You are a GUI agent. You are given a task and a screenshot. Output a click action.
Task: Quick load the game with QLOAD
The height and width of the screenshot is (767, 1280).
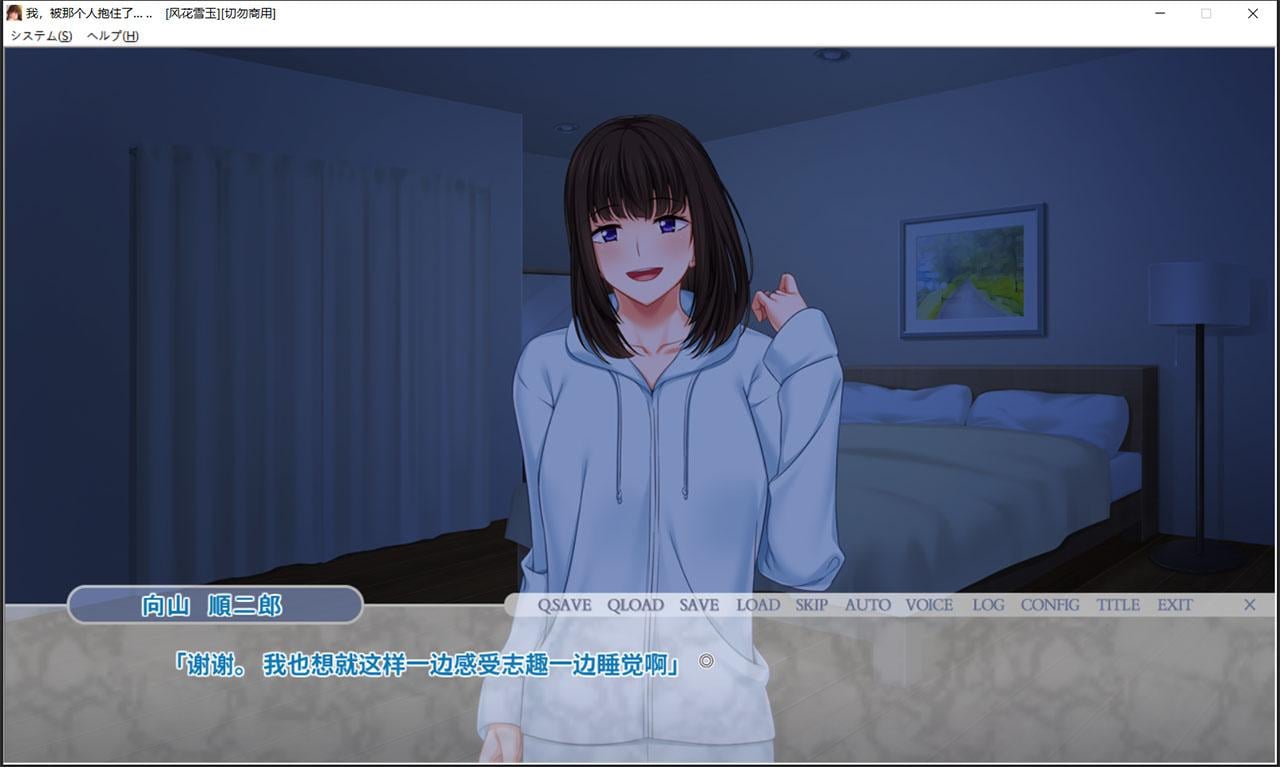click(x=636, y=604)
